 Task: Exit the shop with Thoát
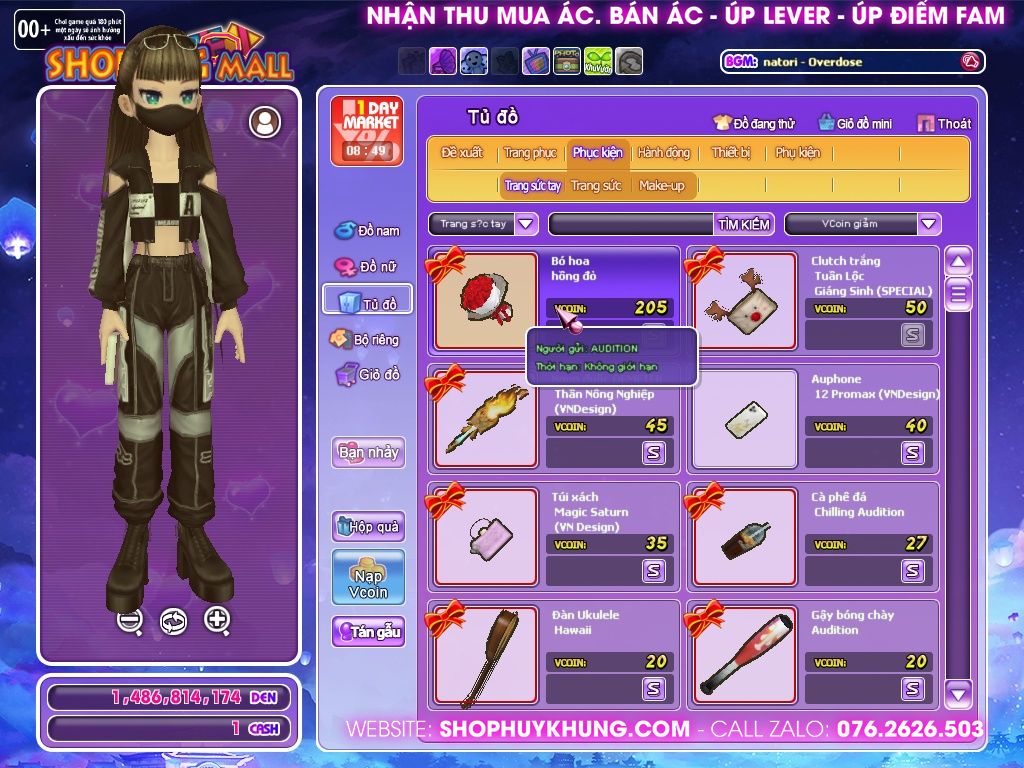pyautogui.click(x=944, y=124)
